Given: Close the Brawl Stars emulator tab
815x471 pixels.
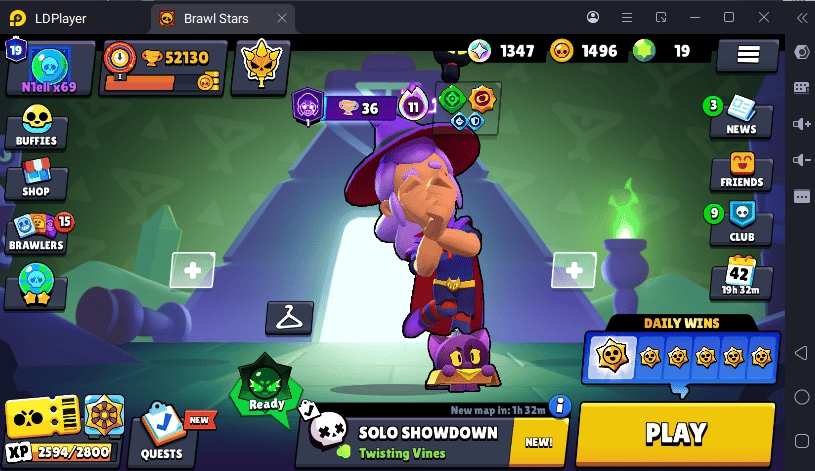Looking at the screenshot, I should 283,17.
